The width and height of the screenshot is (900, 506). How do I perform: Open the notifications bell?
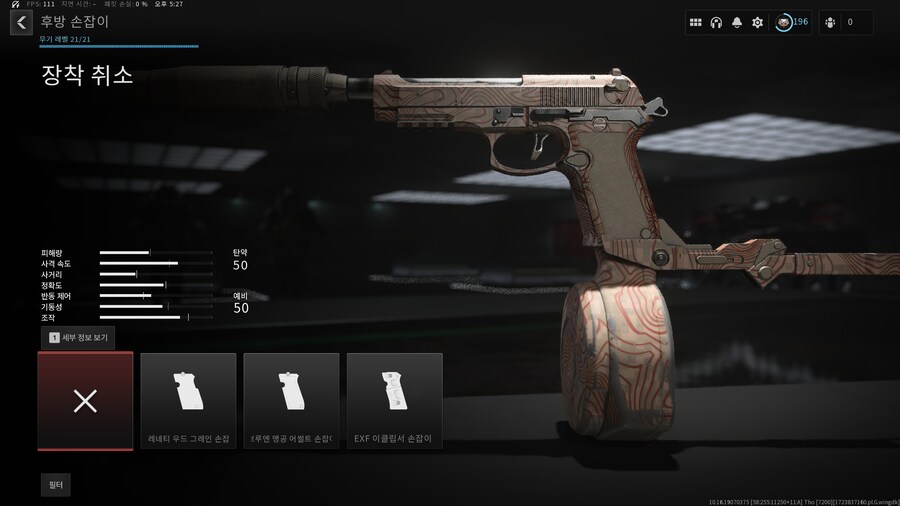pos(737,22)
